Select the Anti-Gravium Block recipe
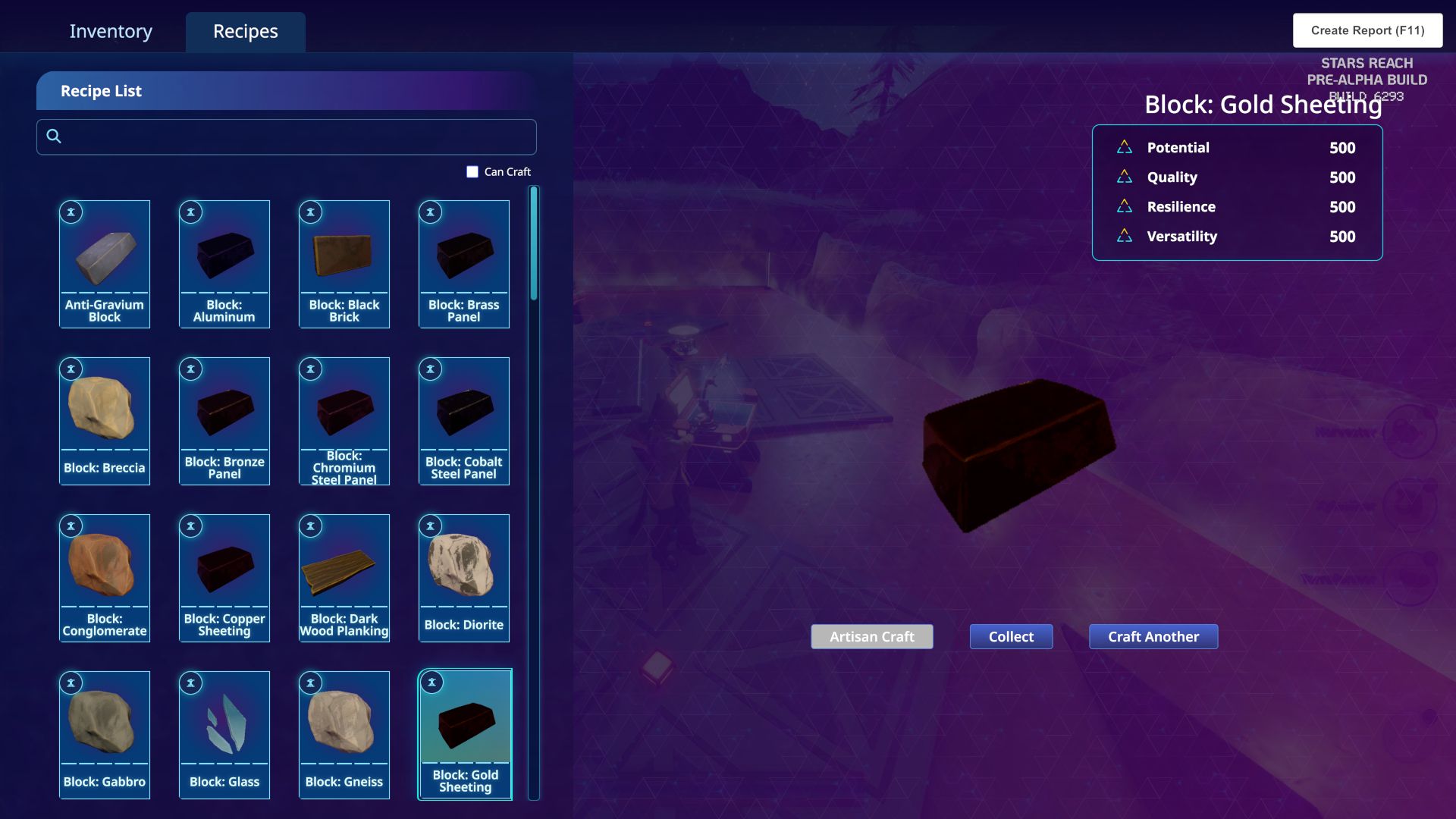Screen dimensions: 1456x819 point(105,264)
